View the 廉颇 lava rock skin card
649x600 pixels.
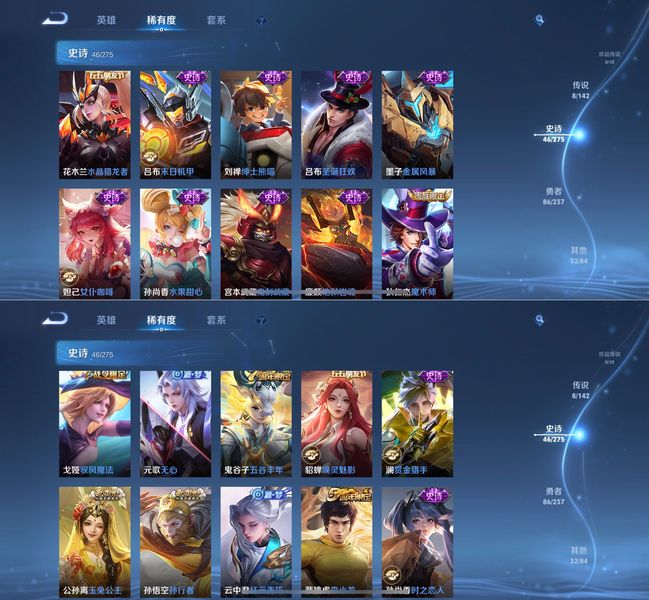(x=336, y=242)
